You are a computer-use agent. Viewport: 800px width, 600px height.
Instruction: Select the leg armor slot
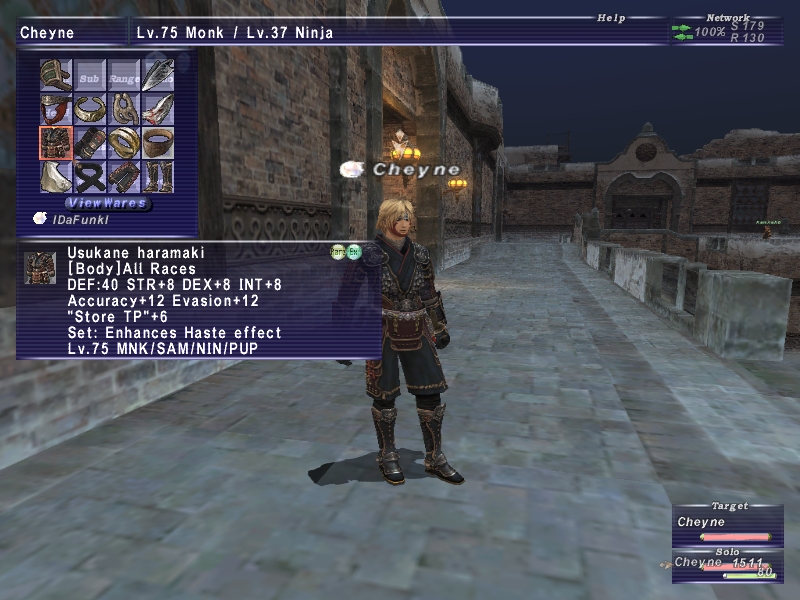tap(124, 177)
